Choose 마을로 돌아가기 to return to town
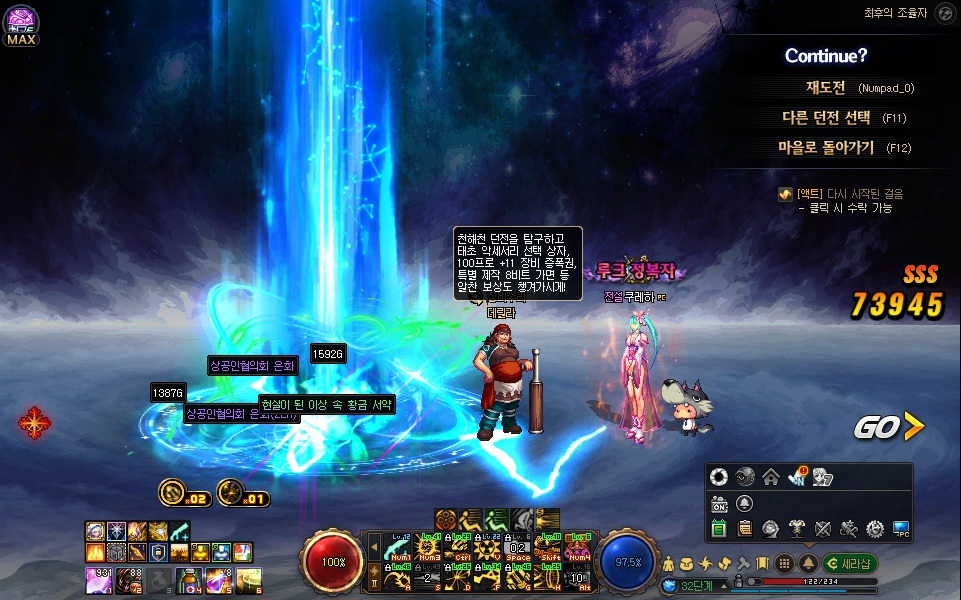961x600 pixels. (826, 147)
